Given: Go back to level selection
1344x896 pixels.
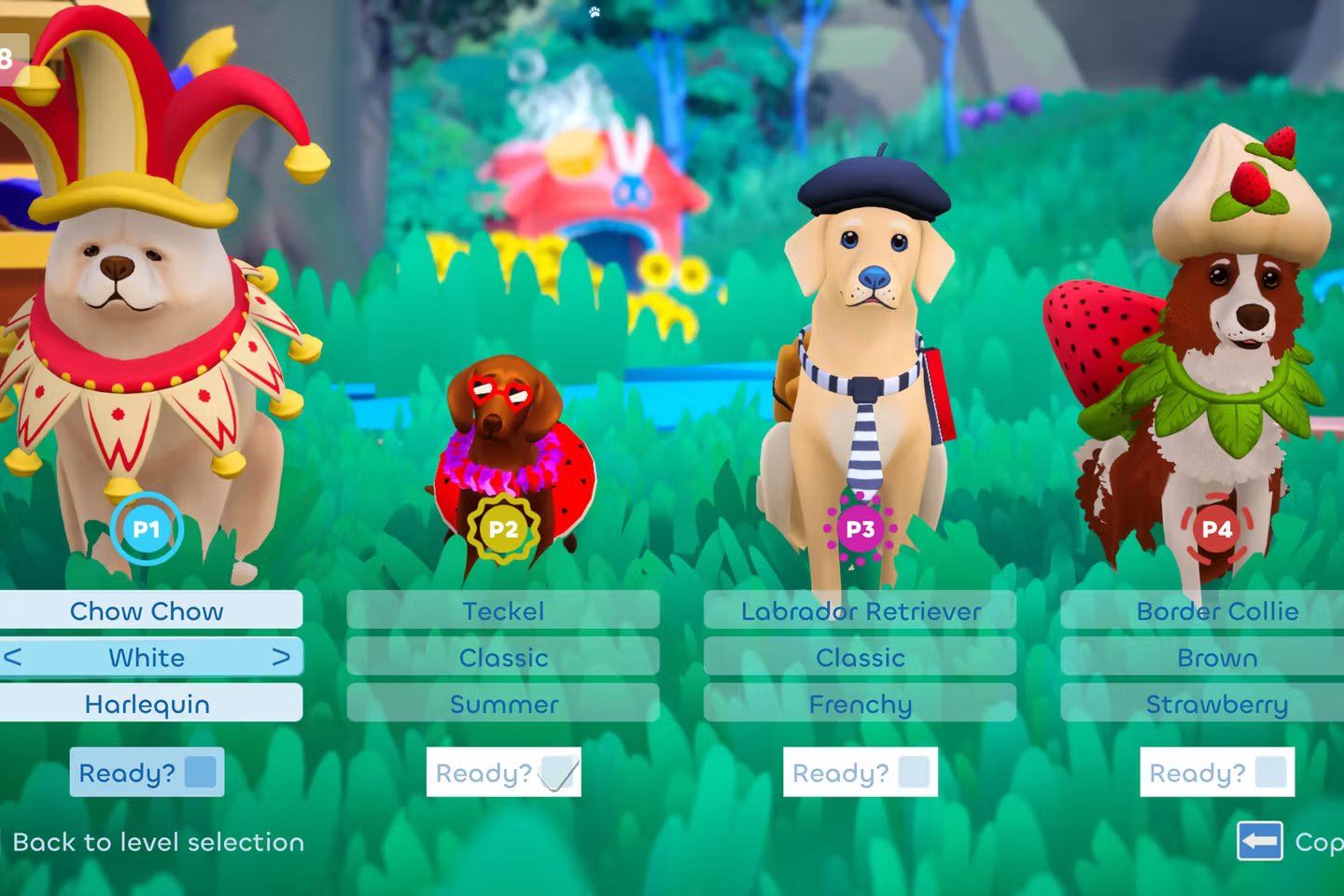Looking at the screenshot, I should (159, 842).
